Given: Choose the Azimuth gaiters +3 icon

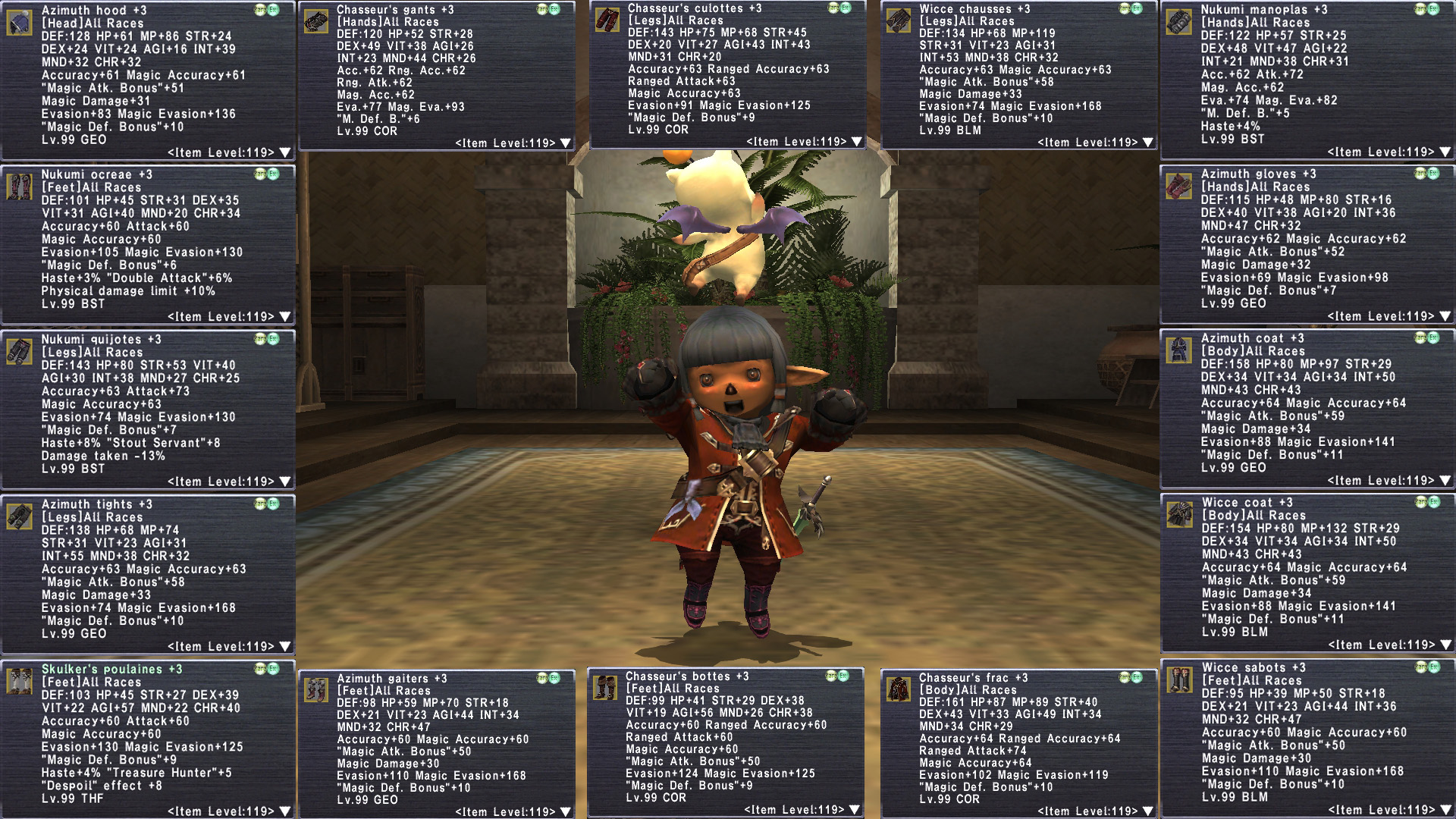Looking at the screenshot, I should pyautogui.click(x=315, y=690).
